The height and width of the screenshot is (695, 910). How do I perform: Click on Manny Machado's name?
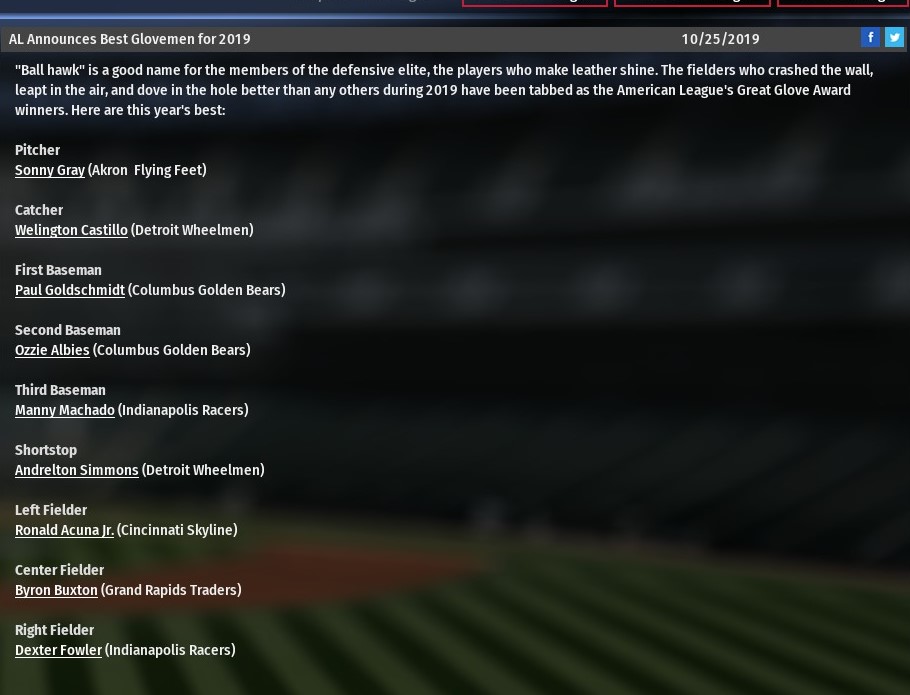coord(65,410)
